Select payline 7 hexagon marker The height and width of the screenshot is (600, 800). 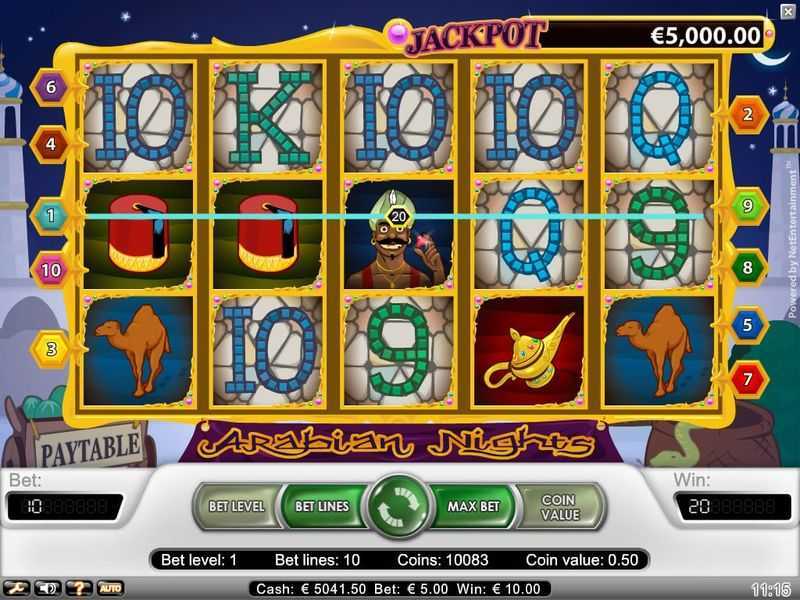coord(748,379)
